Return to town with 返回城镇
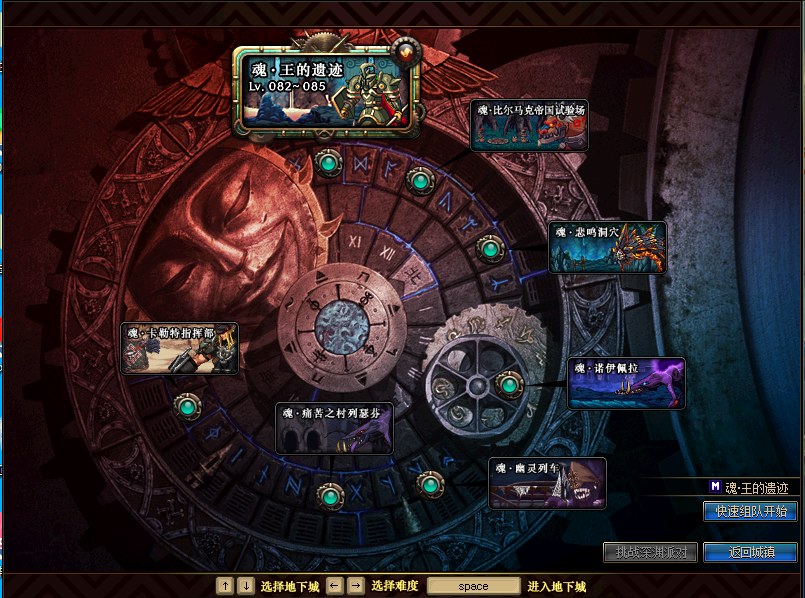This screenshot has width=805, height=598. pos(749,552)
